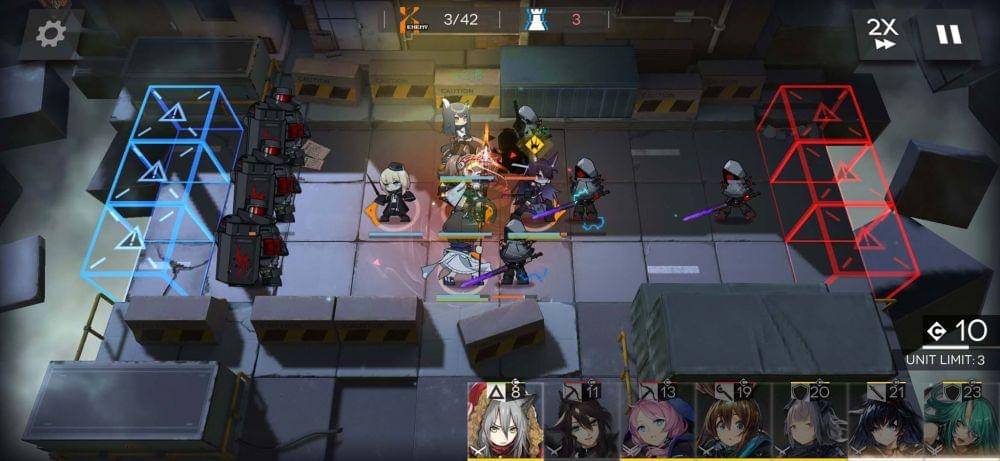The image size is (1000, 461).
Task: Select the cost 8 silver-haired operator card
Action: click(505, 423)
